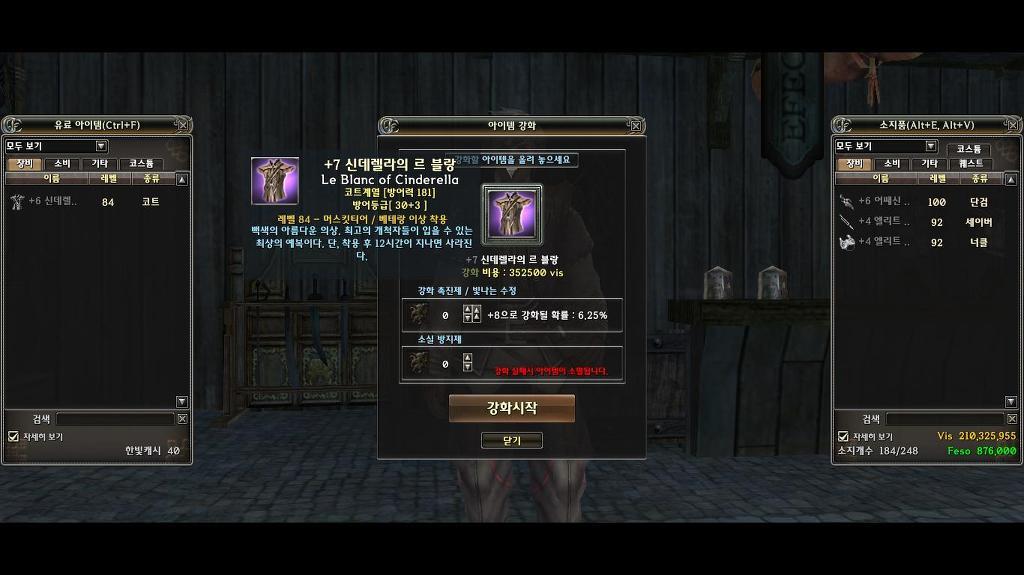This screenshot has height=575, width=1024.
Task: Open the 모두 보기 dropdown in 유료 아이템
Action: 101,146
